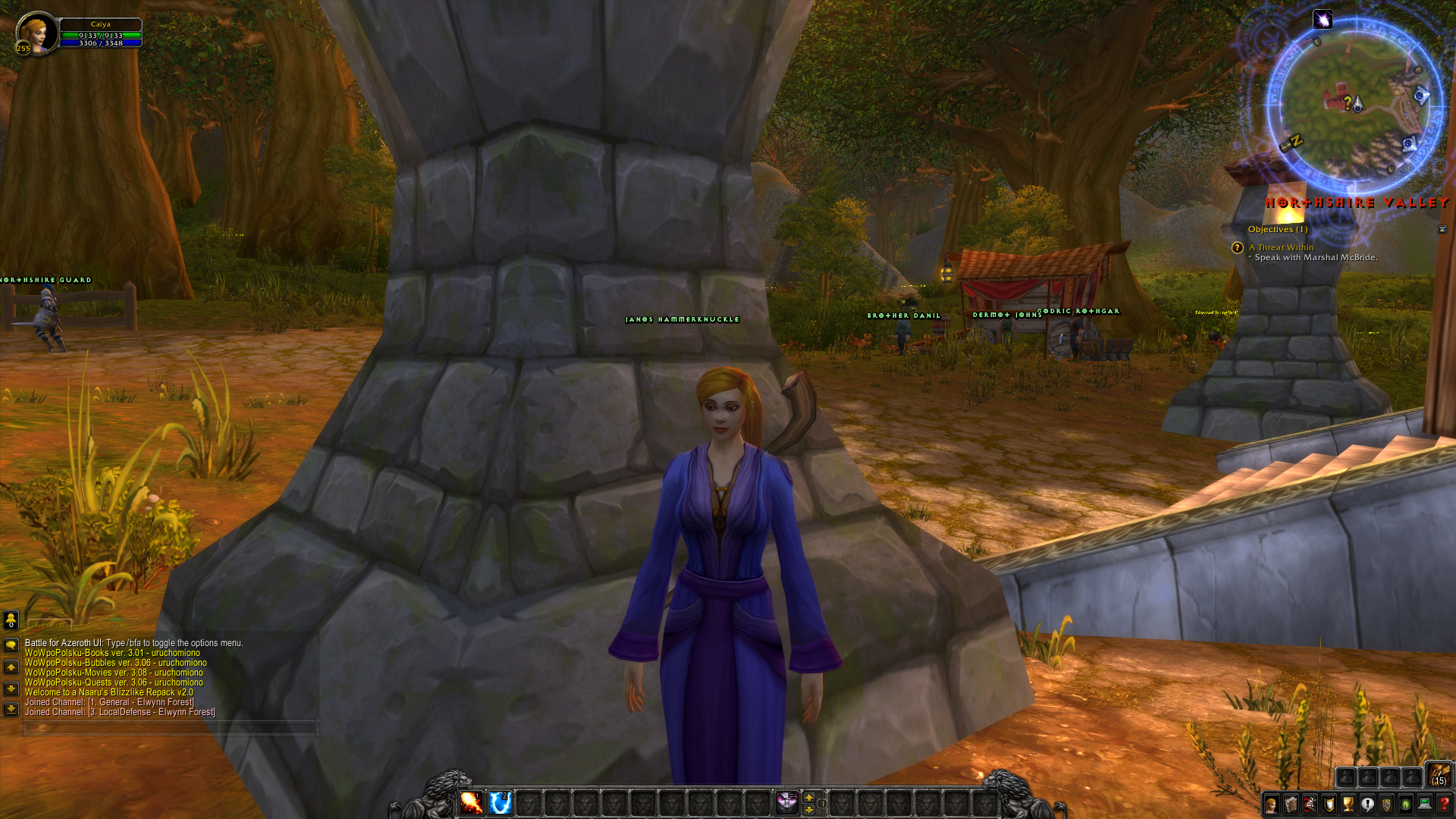Open the character info micro button
1456x819 pixels.
pyautogui.click(x=1272, y=805)
